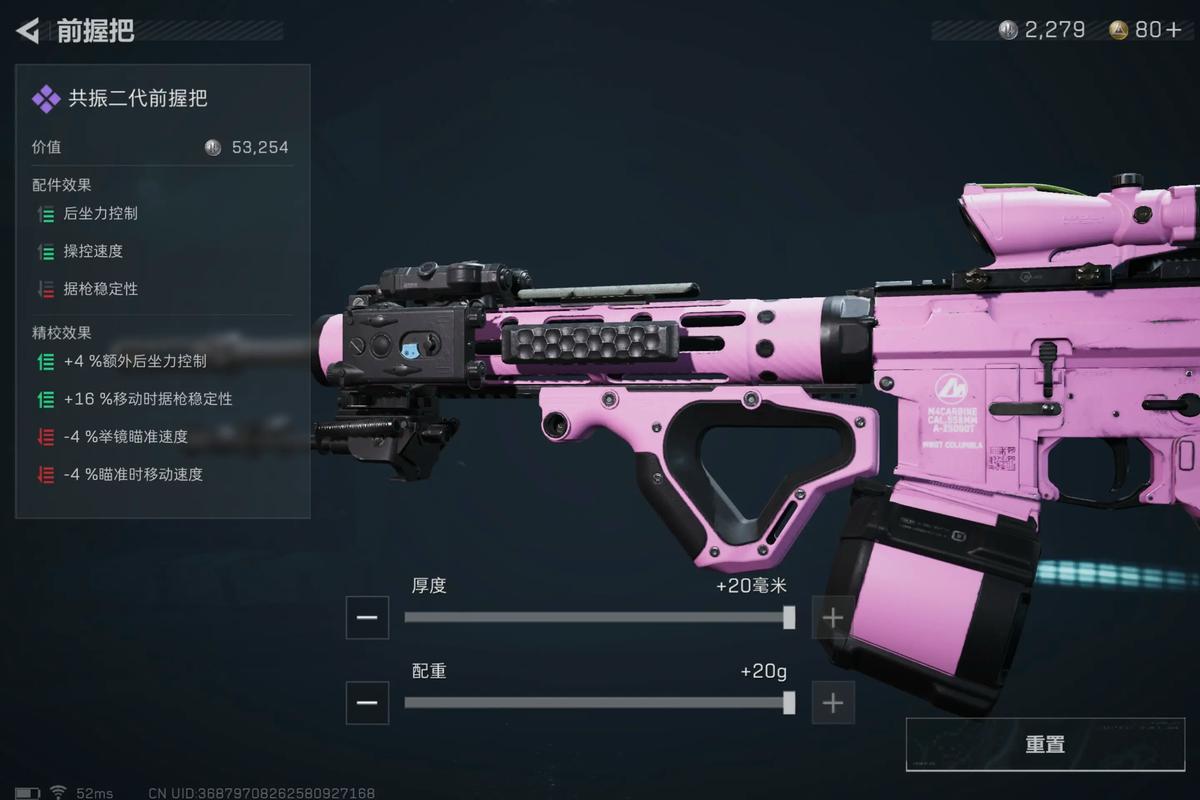Increase 厚度 thickness with the plus button
Image resolution: width=1200 pixels, height=800 pixels.
pyautogui.click(x=832, y=617)
